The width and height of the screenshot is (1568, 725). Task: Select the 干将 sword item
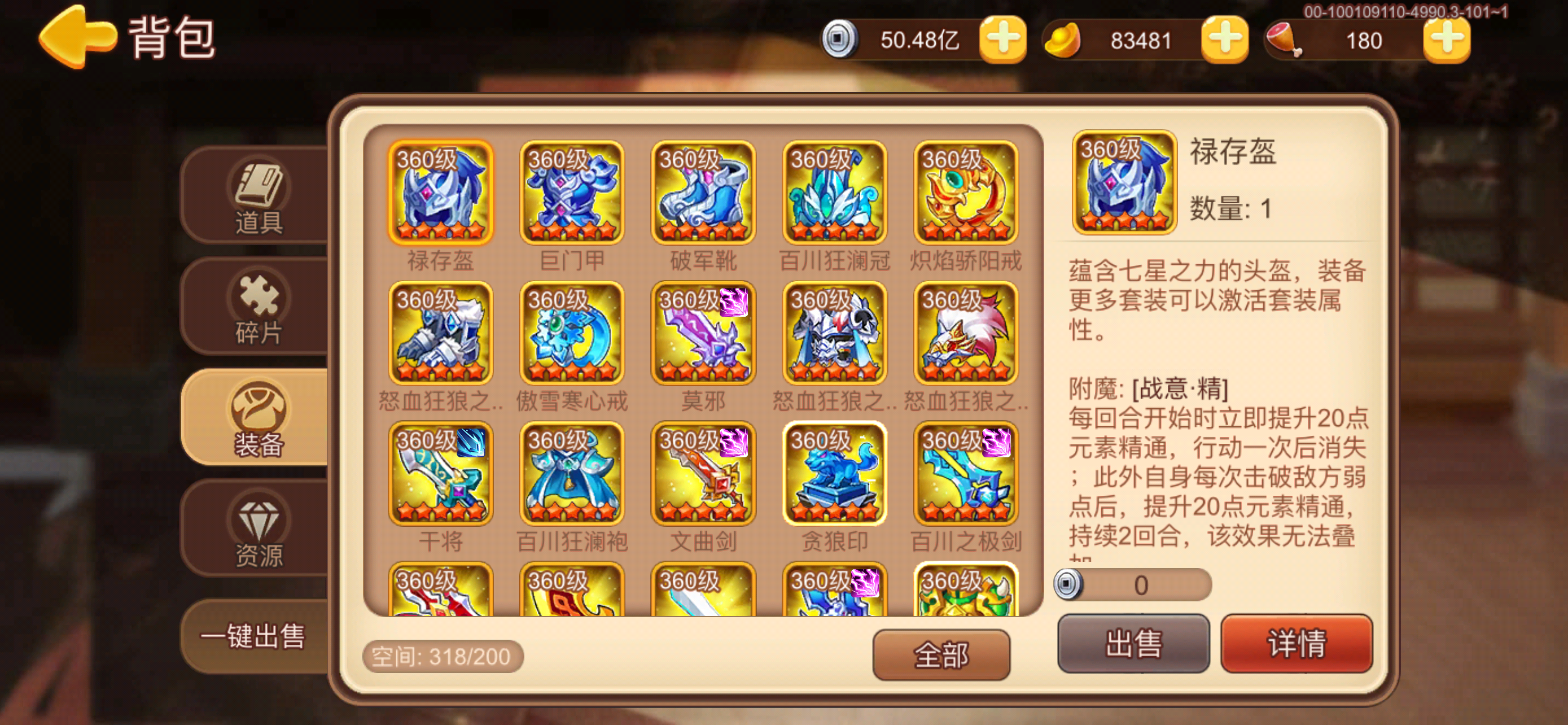click(x=440, y=475)
